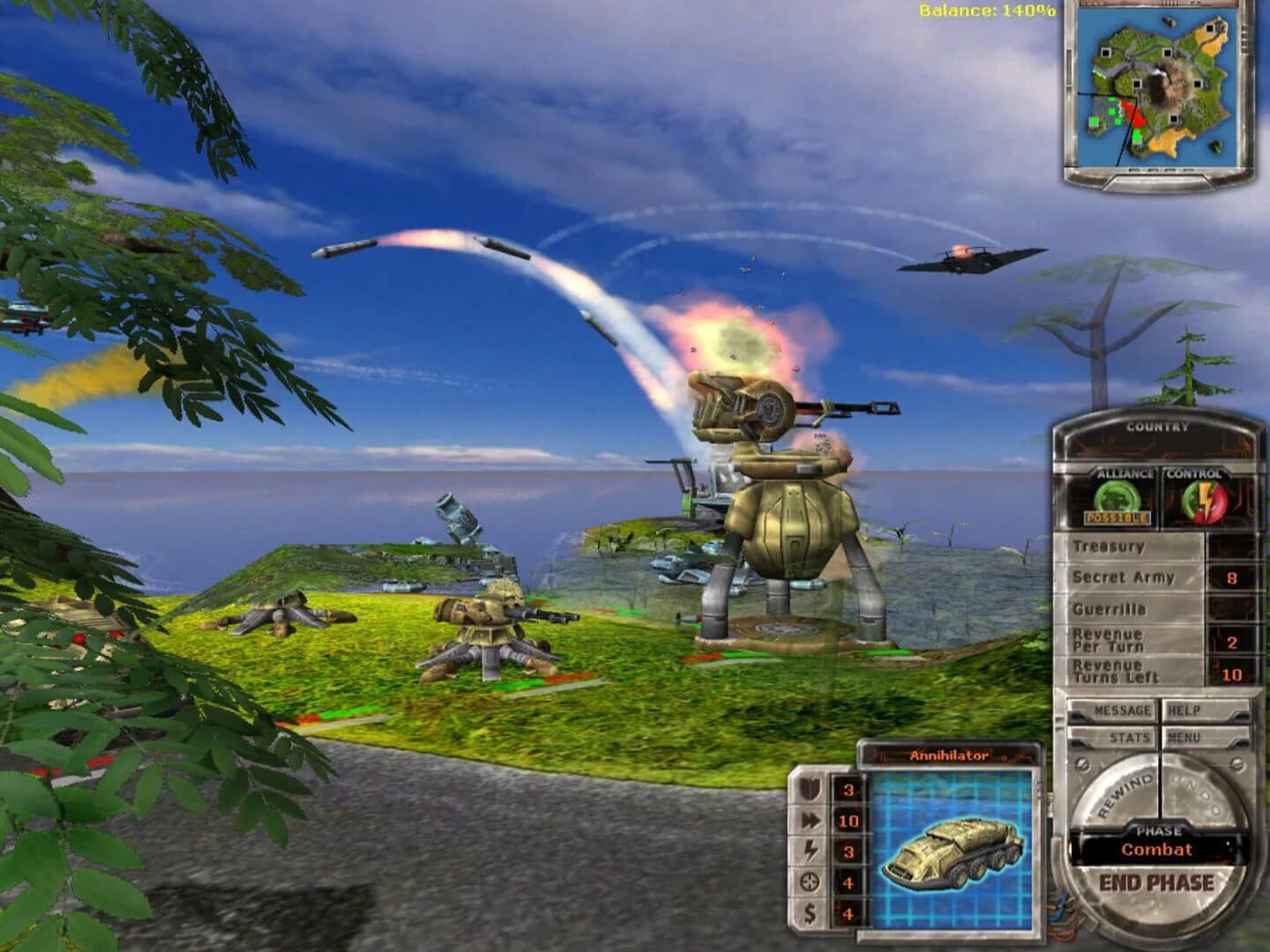Select the COUNTRY panel header
The image size is (1270, 952).
tap(1160, 425)
